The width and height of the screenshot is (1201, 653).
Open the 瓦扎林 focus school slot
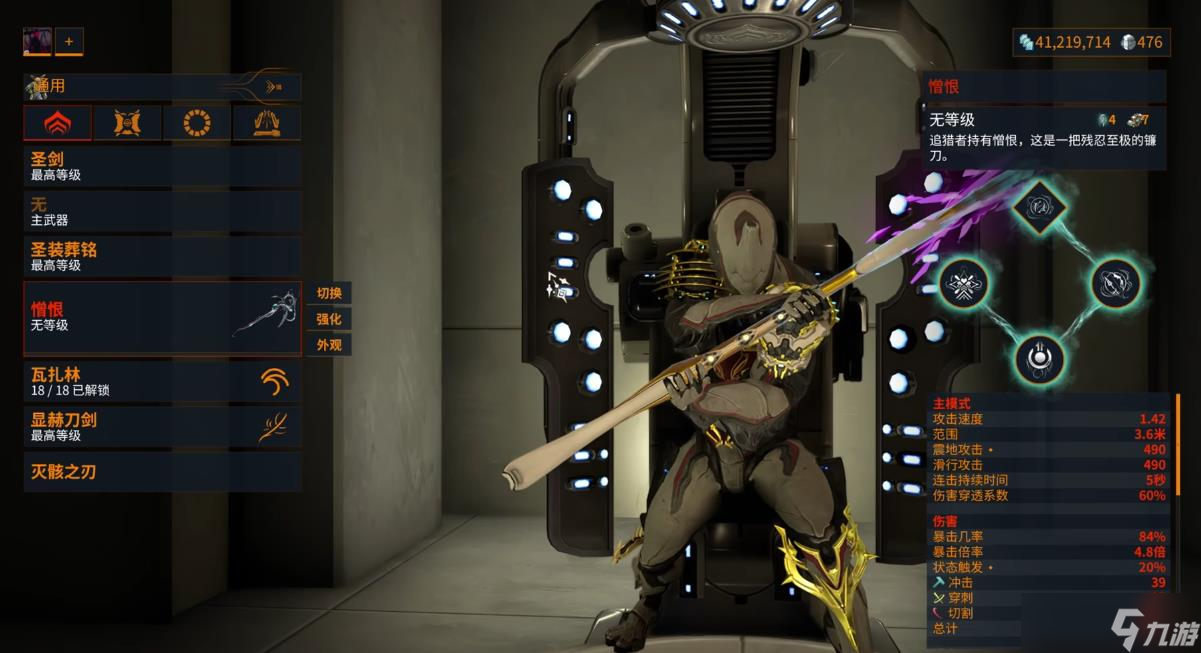coord(162,381)
